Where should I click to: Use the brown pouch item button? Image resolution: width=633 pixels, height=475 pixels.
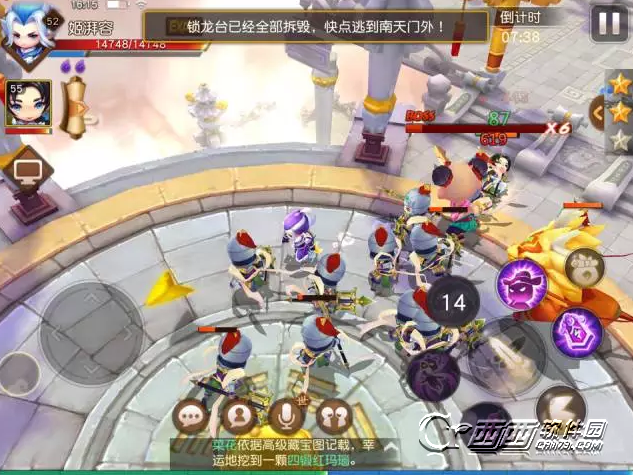(x=582, y=266)
